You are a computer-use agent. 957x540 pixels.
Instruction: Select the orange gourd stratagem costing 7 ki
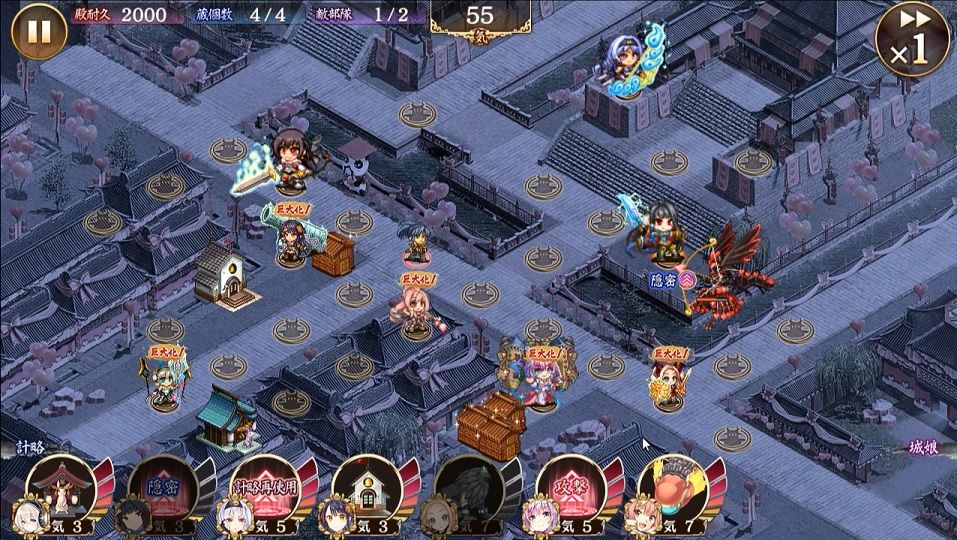(672, 489)
